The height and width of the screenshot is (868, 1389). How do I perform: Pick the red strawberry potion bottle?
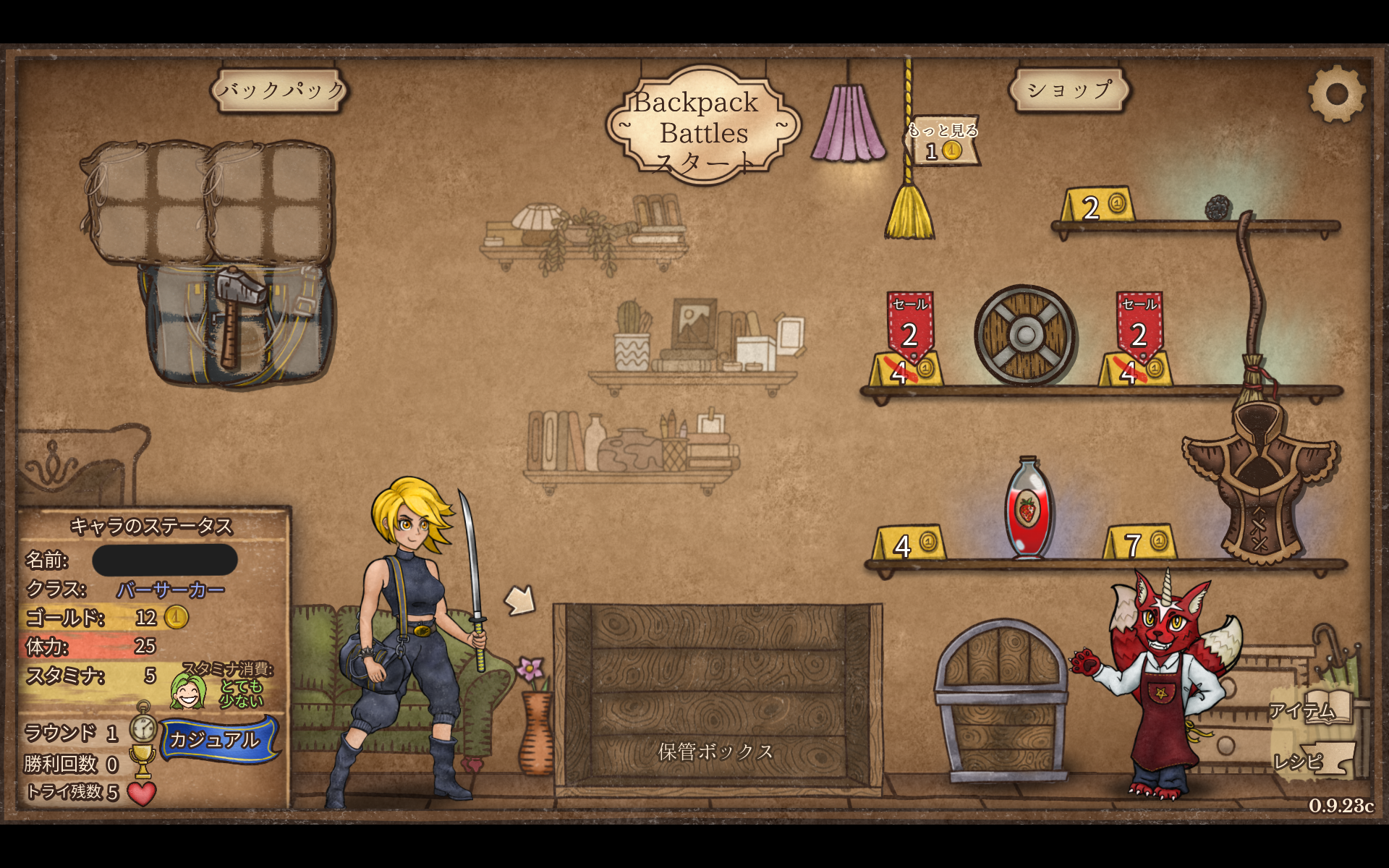(1027, 509)
